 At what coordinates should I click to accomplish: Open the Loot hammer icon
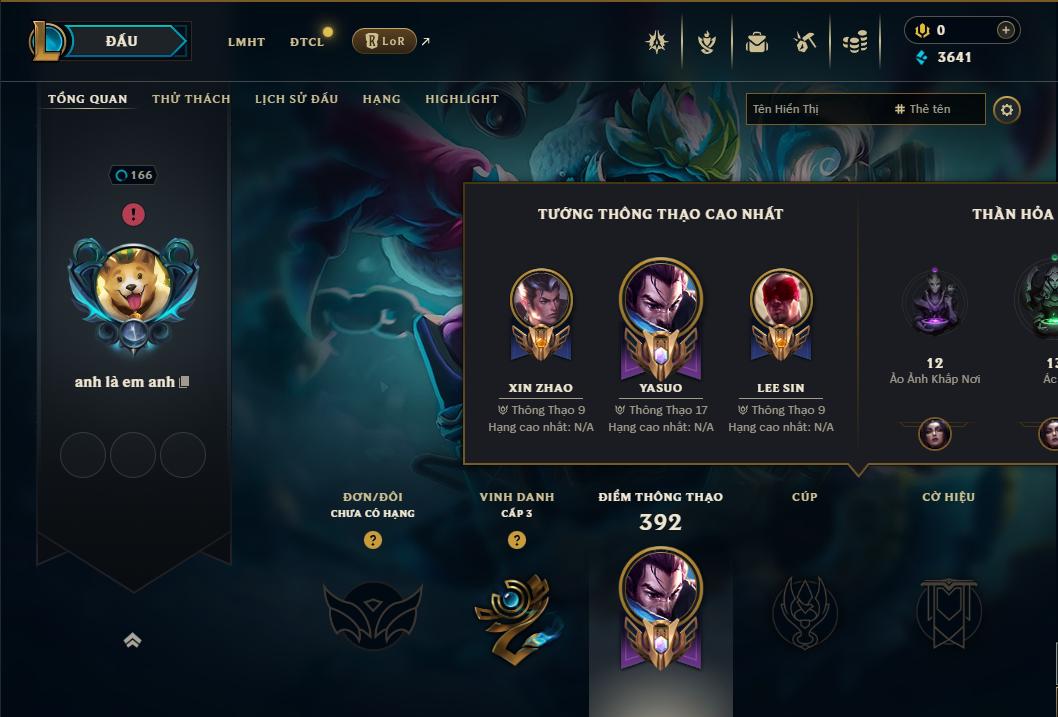coord(804,42)
